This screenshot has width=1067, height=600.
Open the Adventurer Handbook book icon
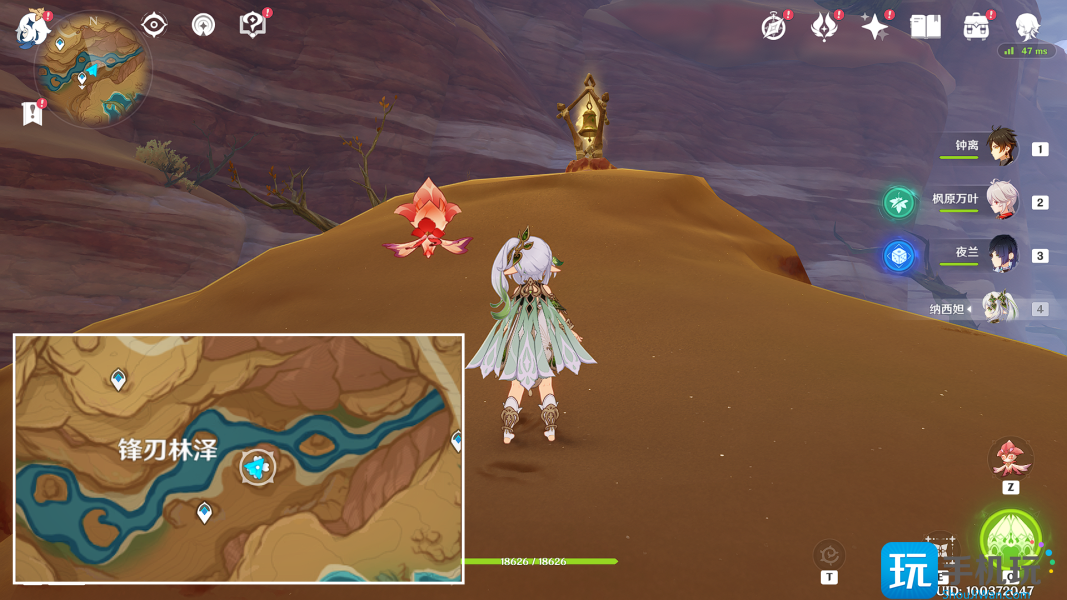925,27
